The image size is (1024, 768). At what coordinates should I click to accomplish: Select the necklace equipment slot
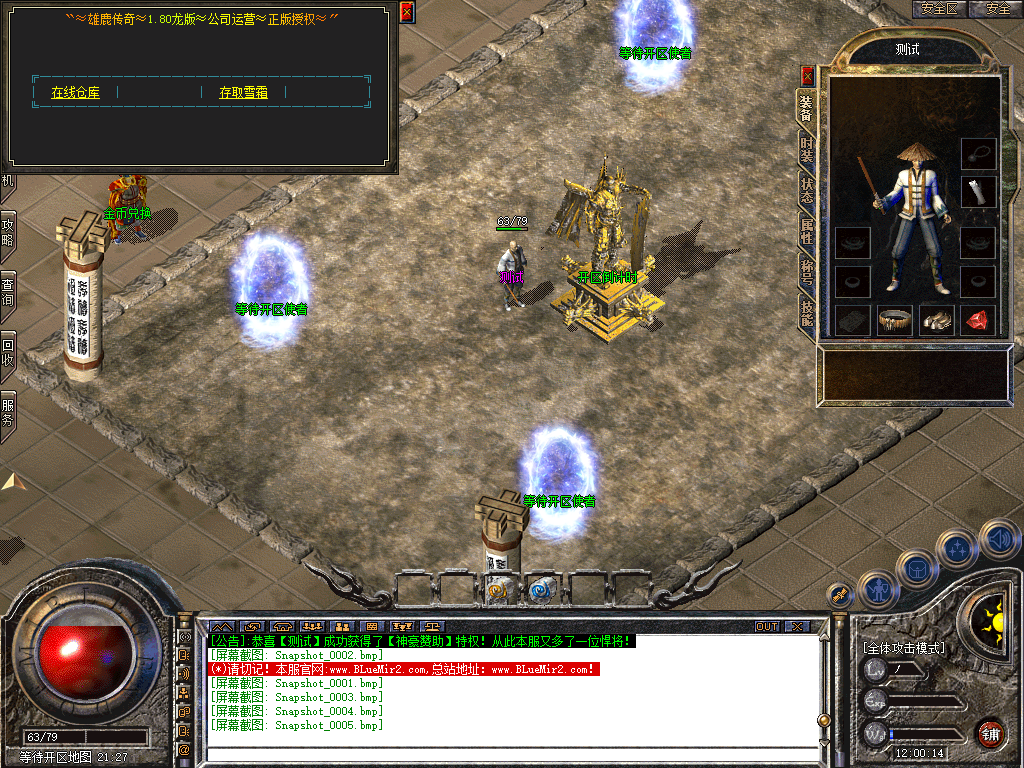(978, 154)
